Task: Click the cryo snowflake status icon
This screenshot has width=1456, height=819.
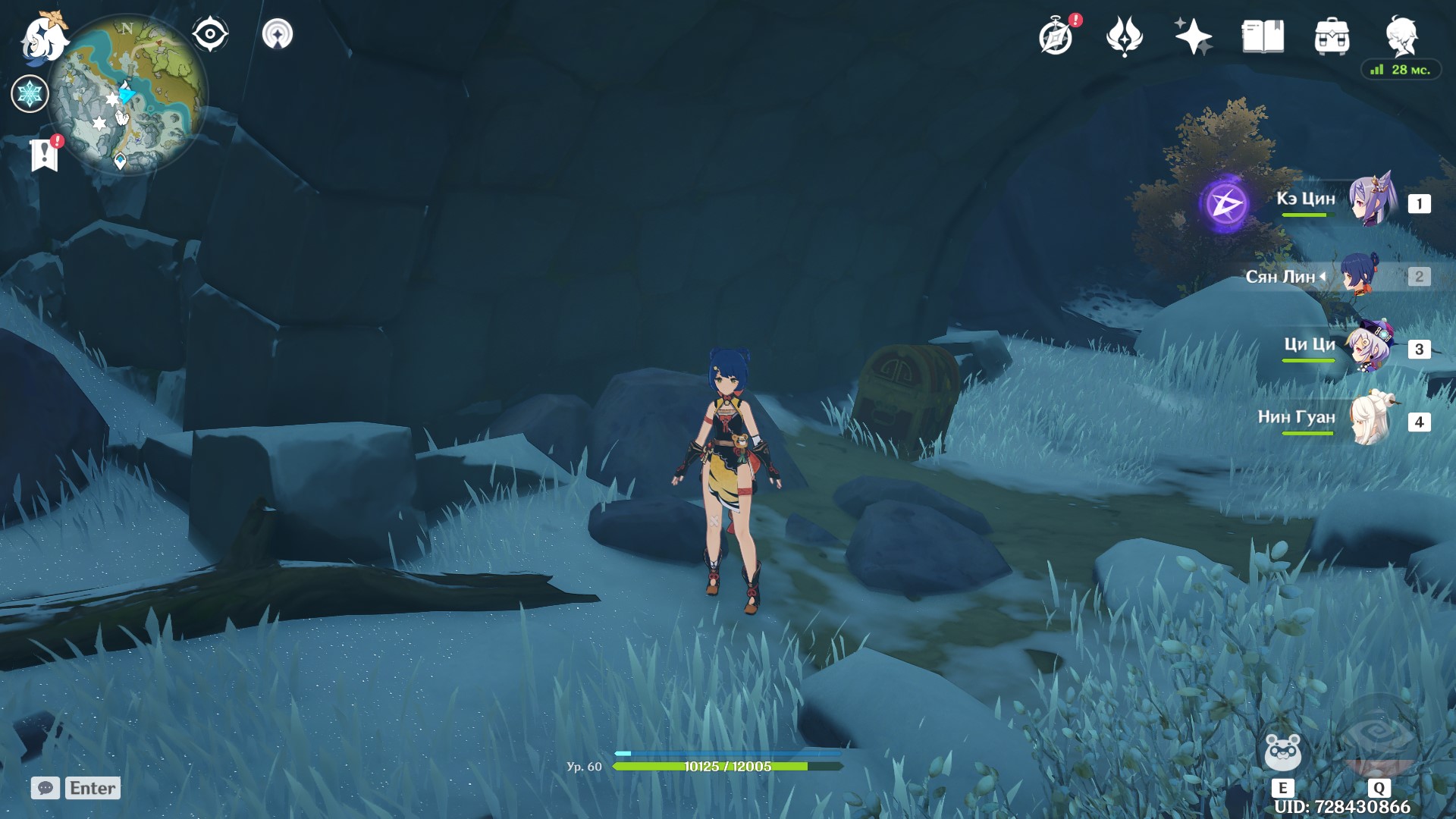Action: pyautogui.click(x=29, y=94)
